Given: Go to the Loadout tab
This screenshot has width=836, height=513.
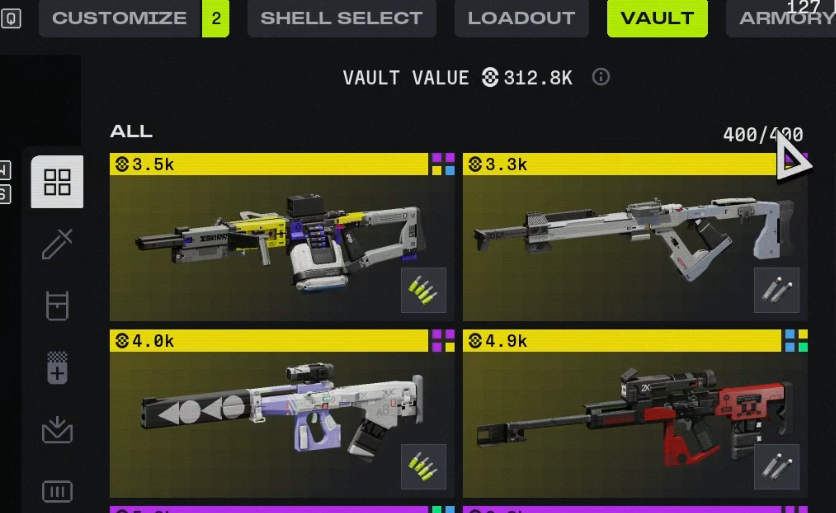Looking at the screenshot, I should (x=521, y=18).
